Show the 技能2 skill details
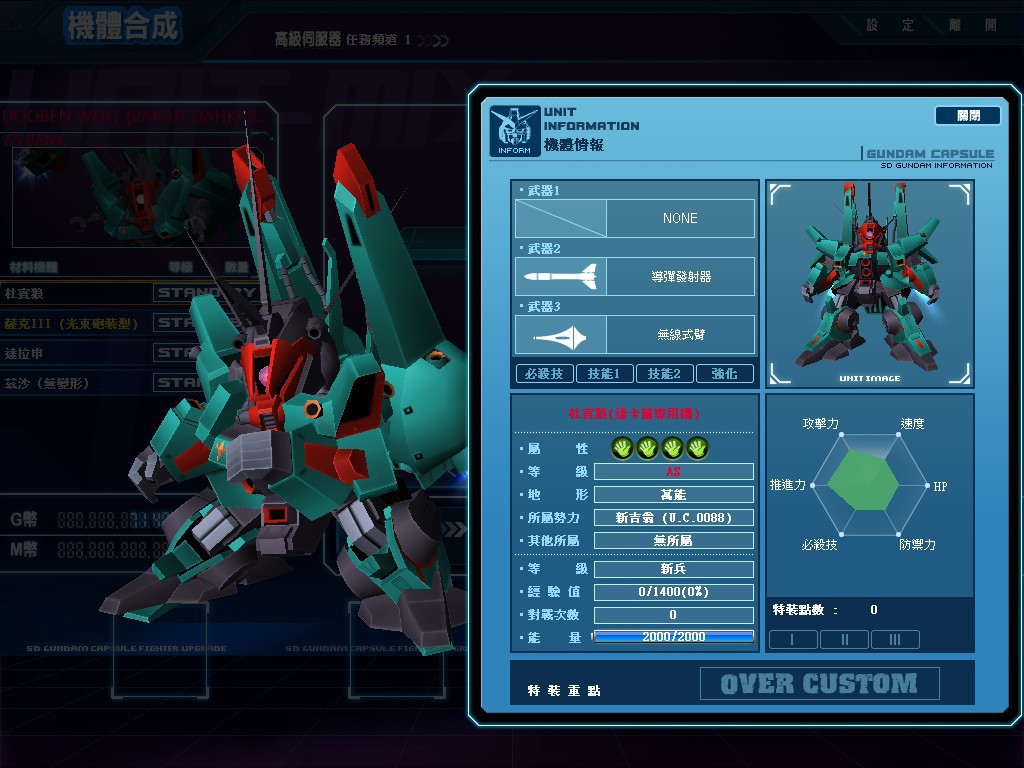The width and height of the screenshot is (1024, 768). click(x=664, y=374)
